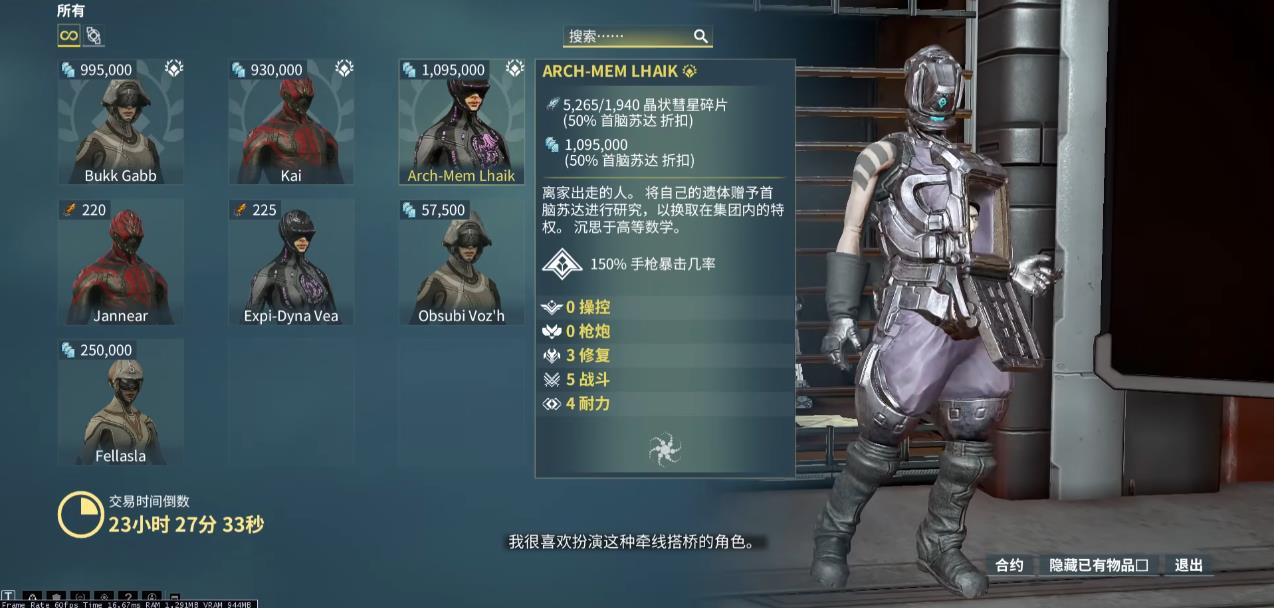Viewport: 1274px width, 608px height.
Task: Select the Fellasla crew member tile
Action: (121, 402)
